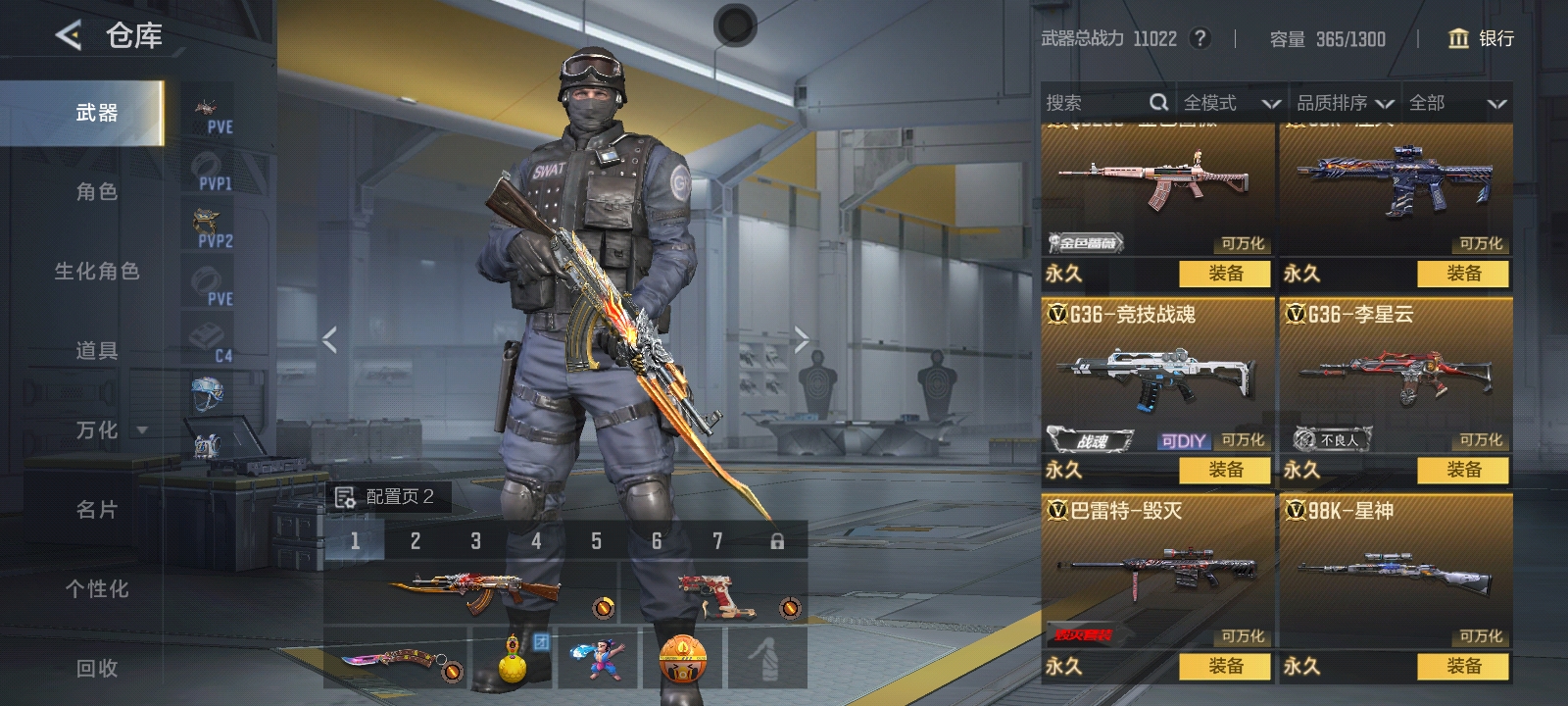Viewport: 1568px width, 706px height.
Task: Select the 98K-星神 weapon card
Action: pos(1395,571)
